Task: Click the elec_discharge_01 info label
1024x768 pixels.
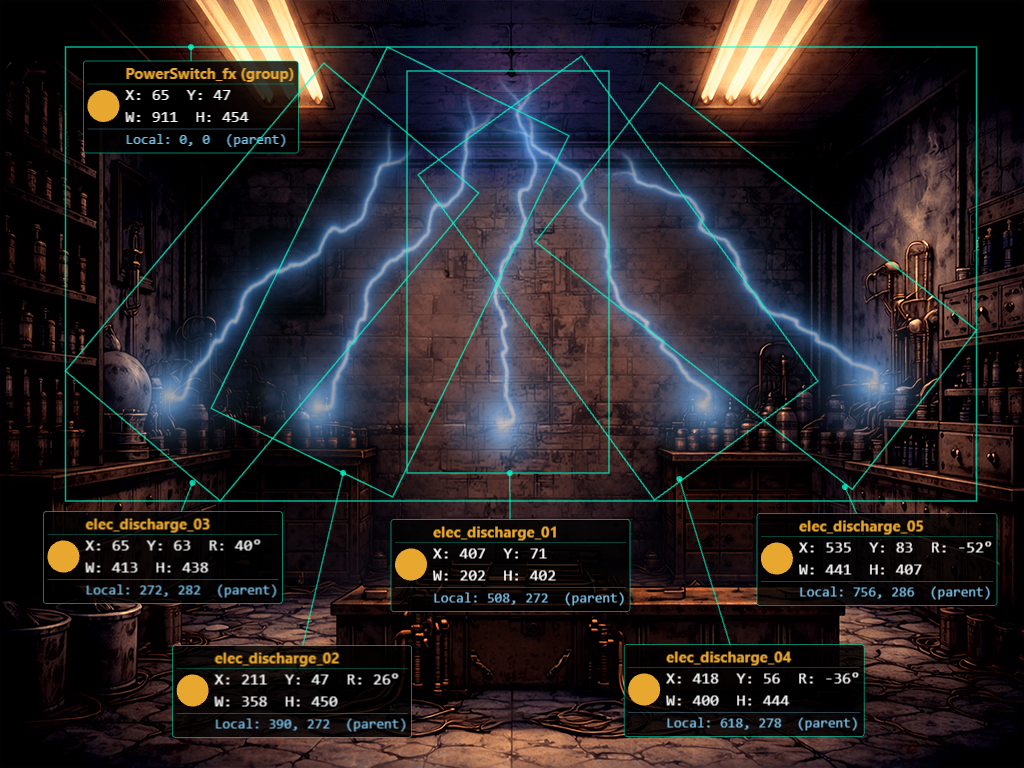Action: tap(510, 565)
